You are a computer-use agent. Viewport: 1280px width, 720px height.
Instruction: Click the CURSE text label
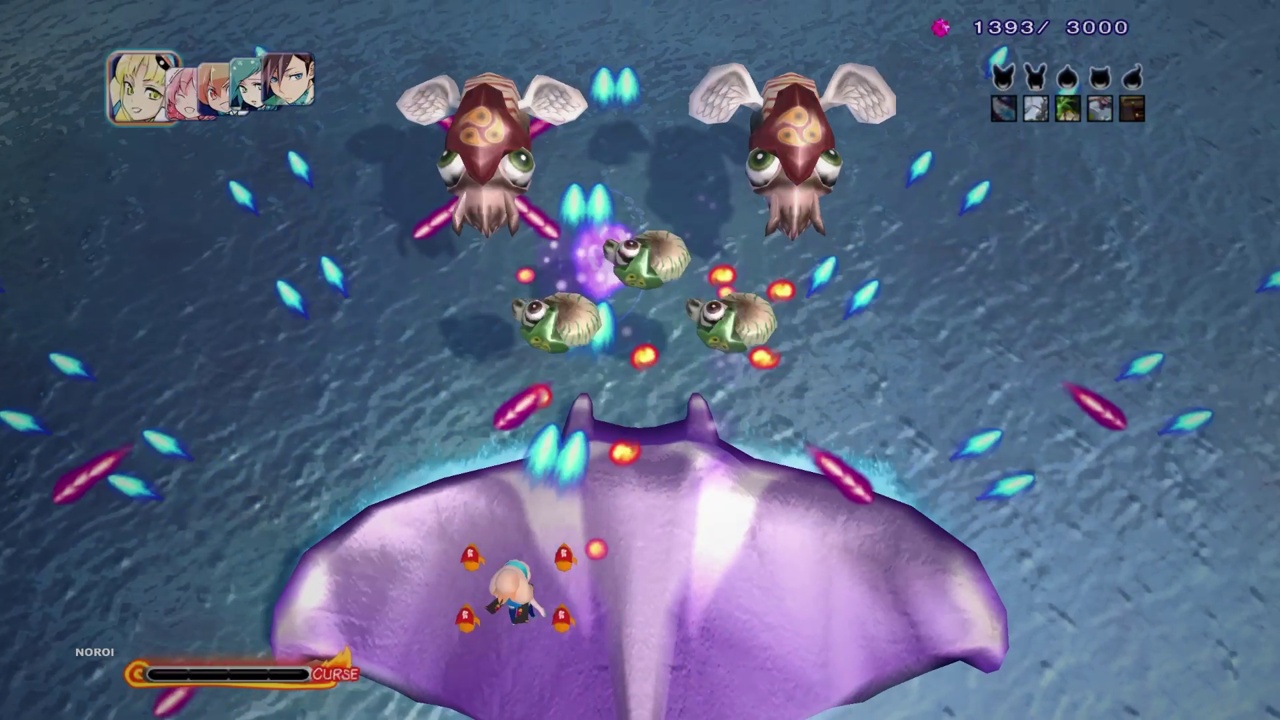click(336, 674)
